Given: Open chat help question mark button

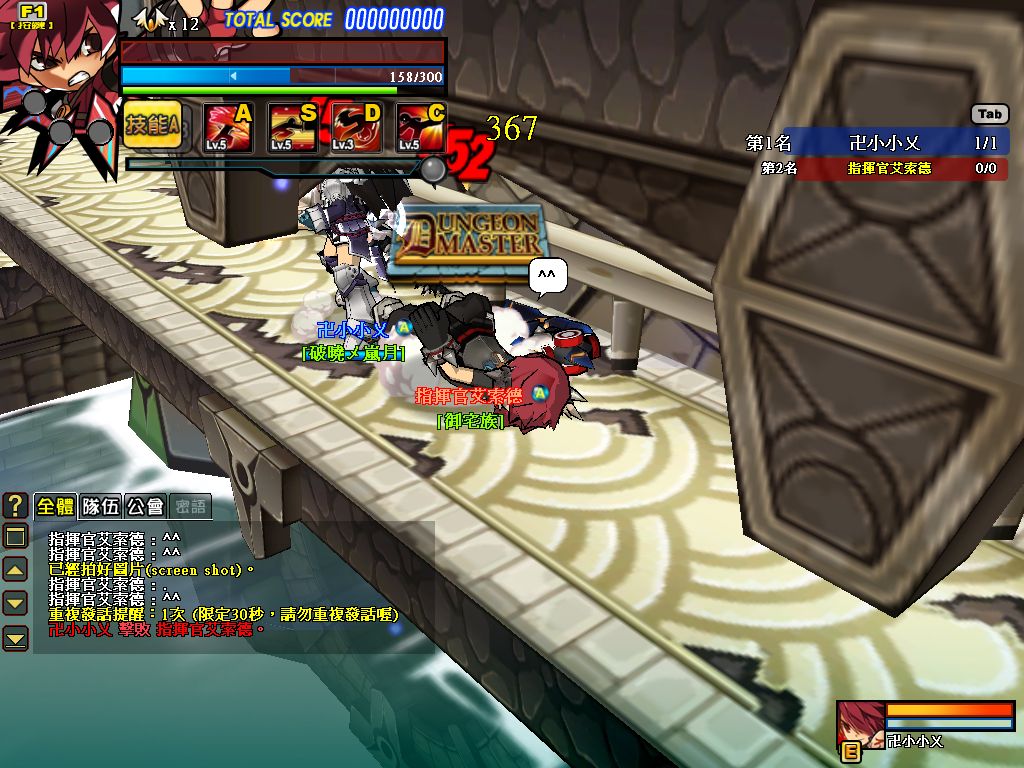Looking at the screenshot, I should (x=15, y=505).
